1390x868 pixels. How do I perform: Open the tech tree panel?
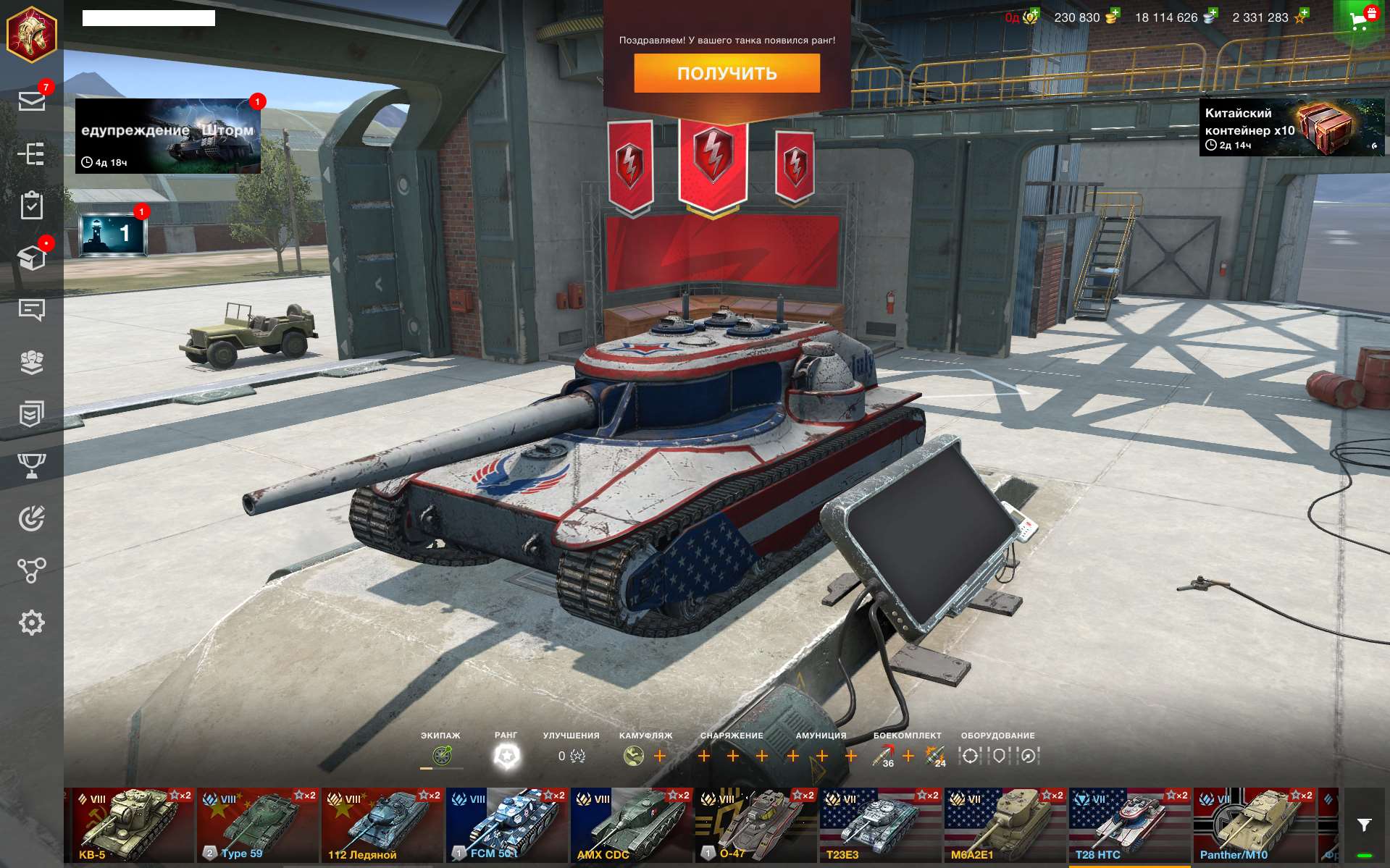pyautogui.click(x=32, y=154)
